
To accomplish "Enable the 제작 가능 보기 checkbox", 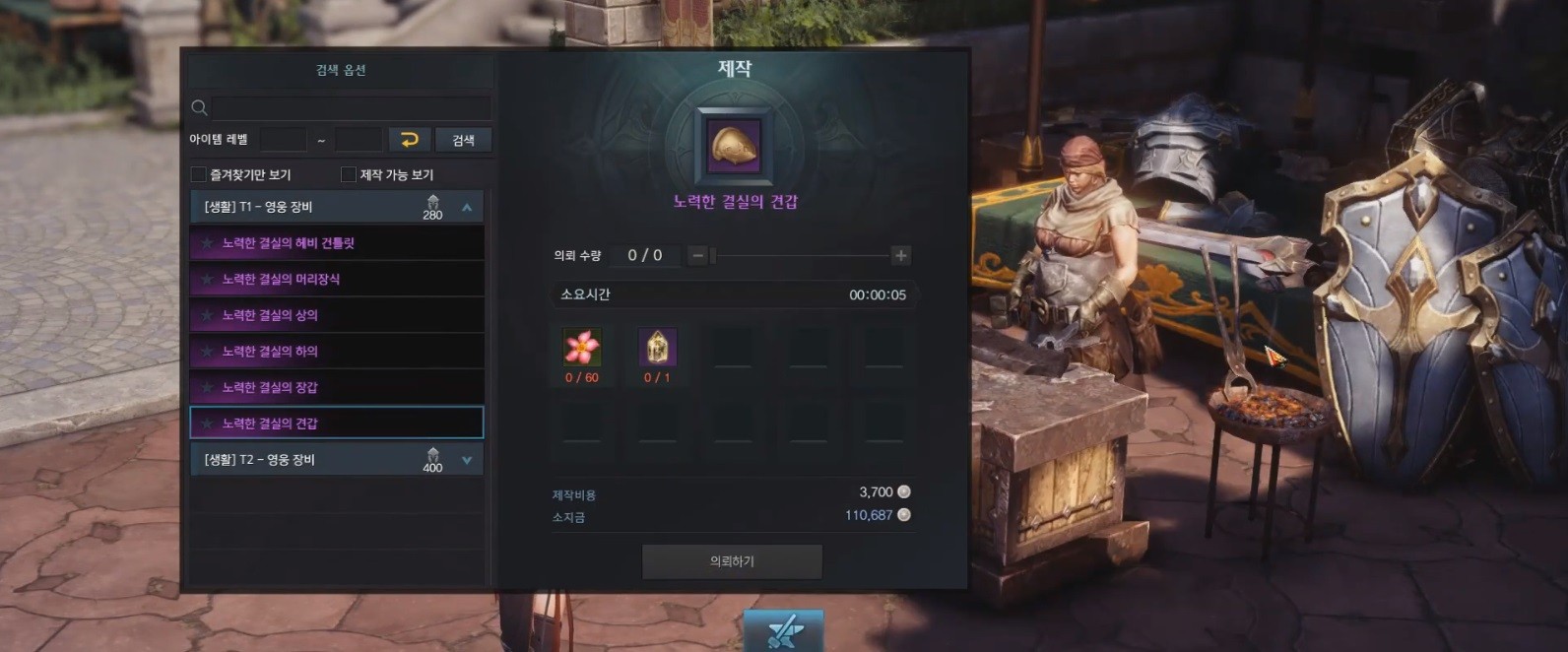I will click(x=349, y=174).
